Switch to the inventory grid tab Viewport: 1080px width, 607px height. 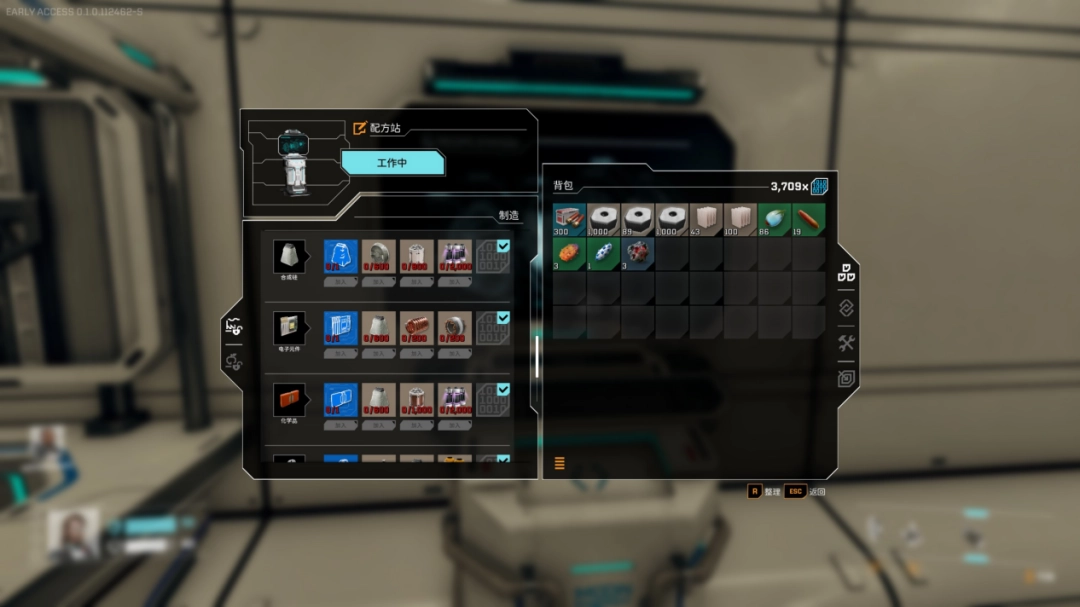(846, 273)
